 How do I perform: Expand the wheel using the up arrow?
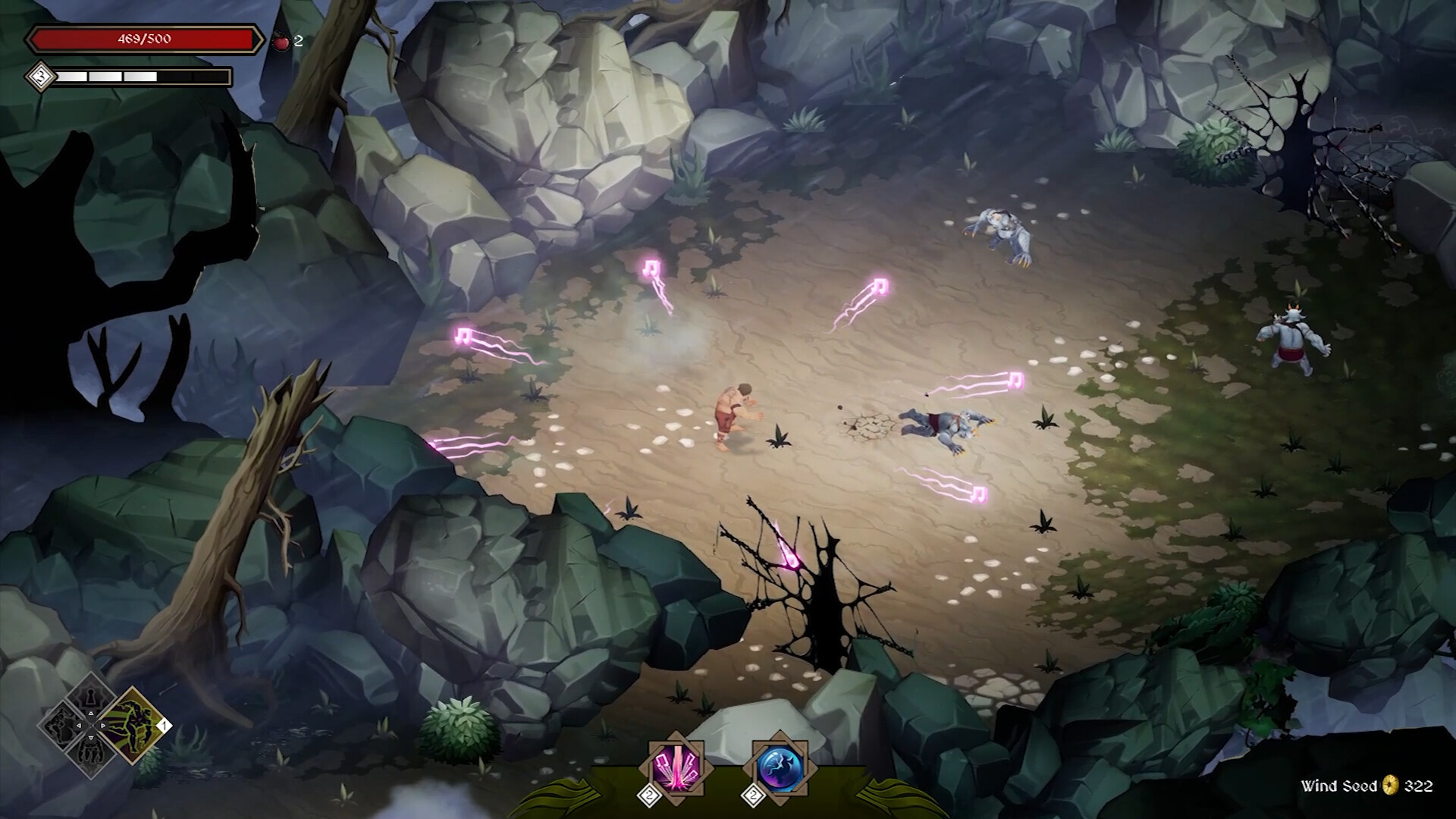91,713
